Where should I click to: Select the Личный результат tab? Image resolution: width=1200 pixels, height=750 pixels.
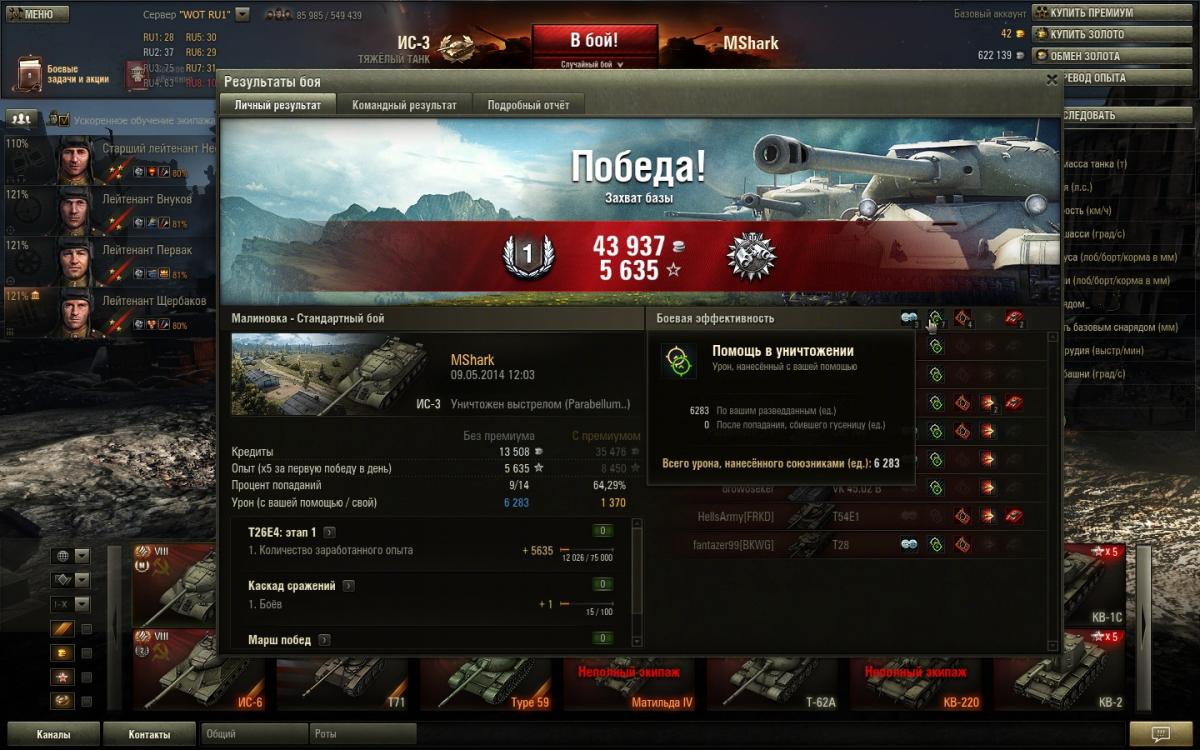[278, 105]
